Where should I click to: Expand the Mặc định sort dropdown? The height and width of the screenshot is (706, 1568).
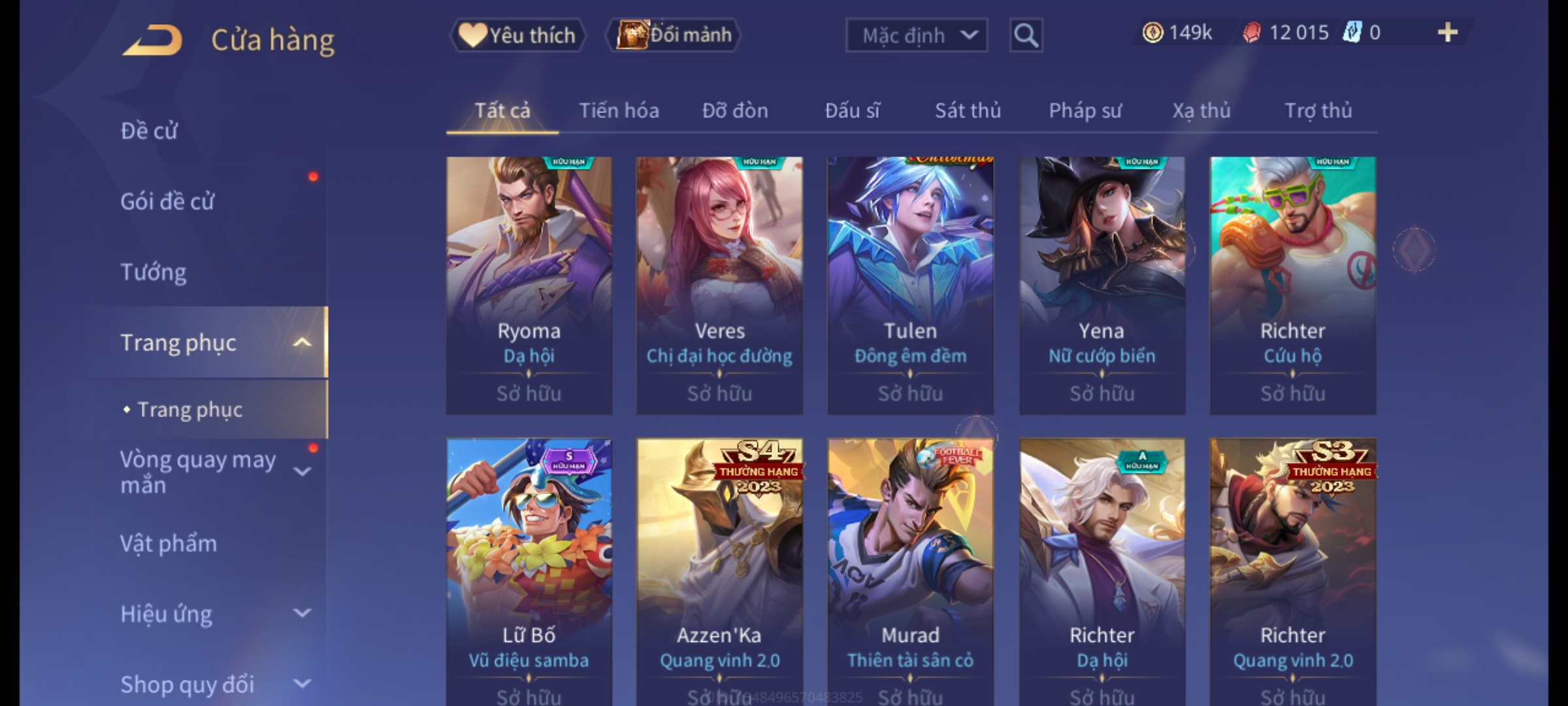[916, 35]
